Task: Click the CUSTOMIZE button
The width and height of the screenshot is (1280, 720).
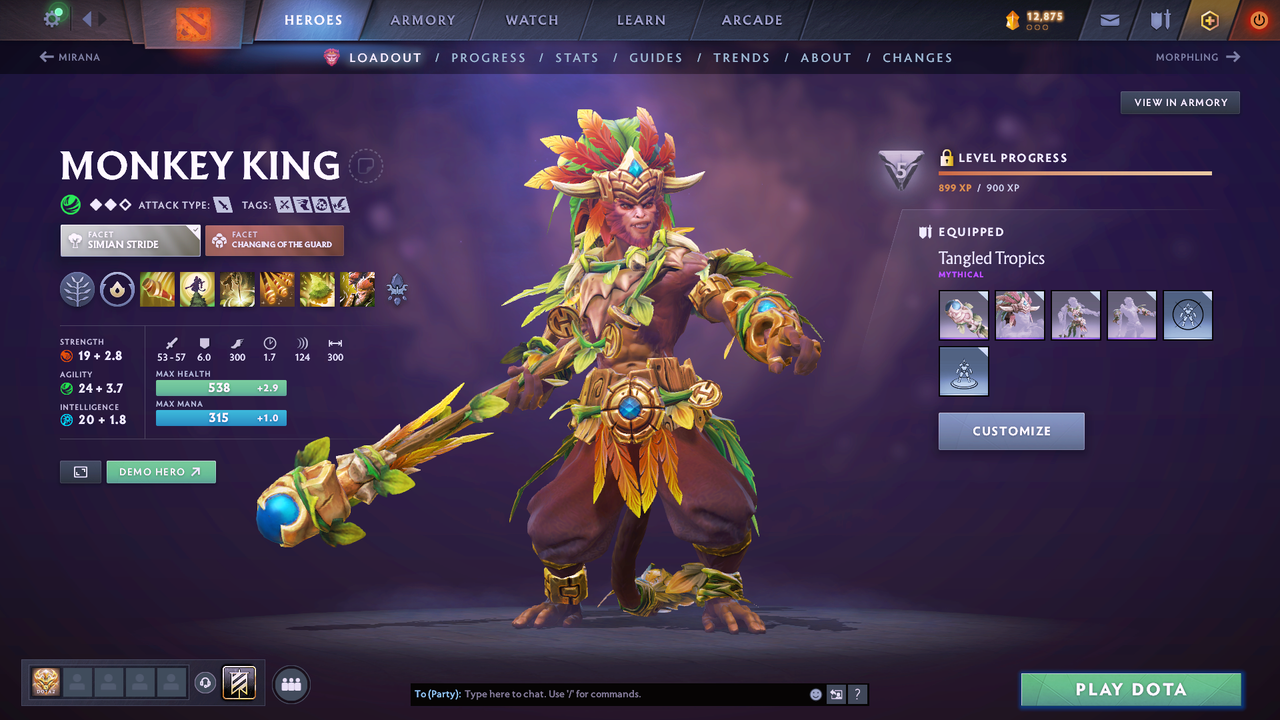Action: coord(1011,431)
